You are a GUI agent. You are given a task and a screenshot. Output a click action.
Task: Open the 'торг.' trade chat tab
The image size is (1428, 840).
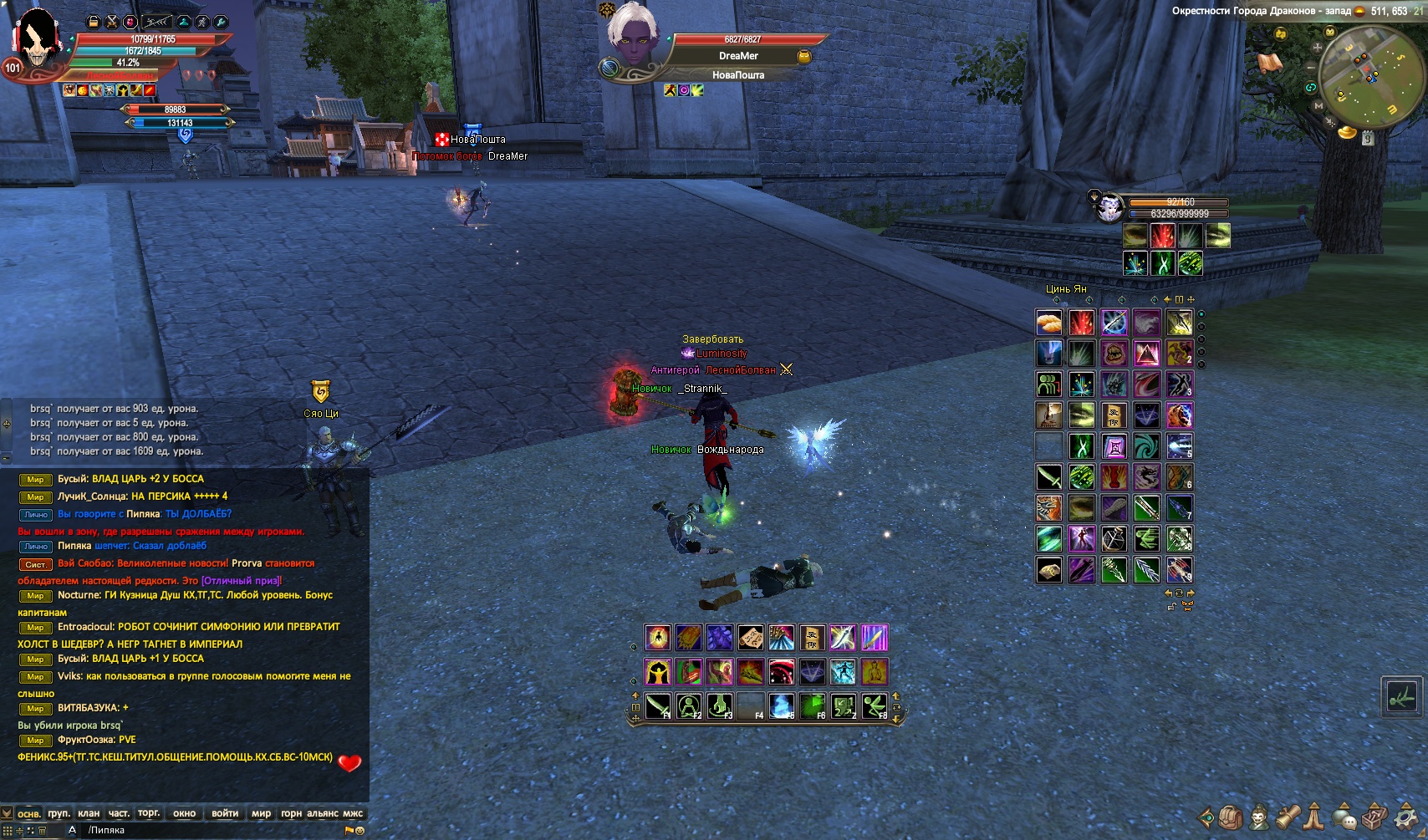click(x=149, y=813)
